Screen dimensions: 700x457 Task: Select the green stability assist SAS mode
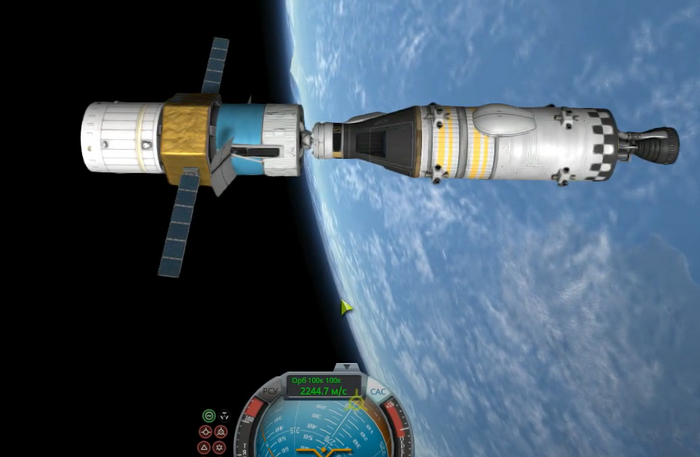tap(208, 415)
